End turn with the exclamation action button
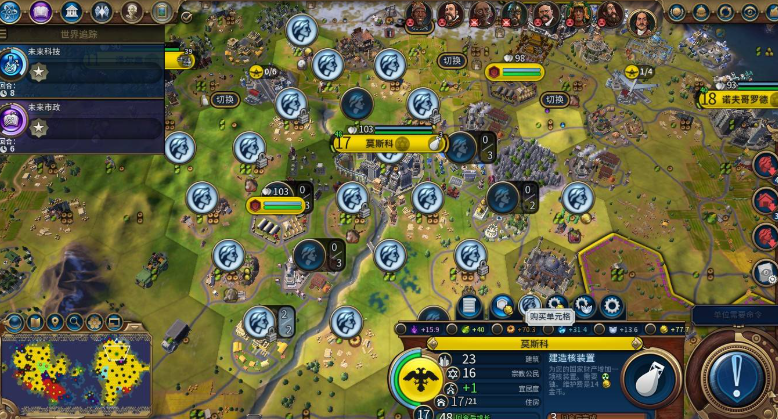778x419 pixels. [737, 379]
